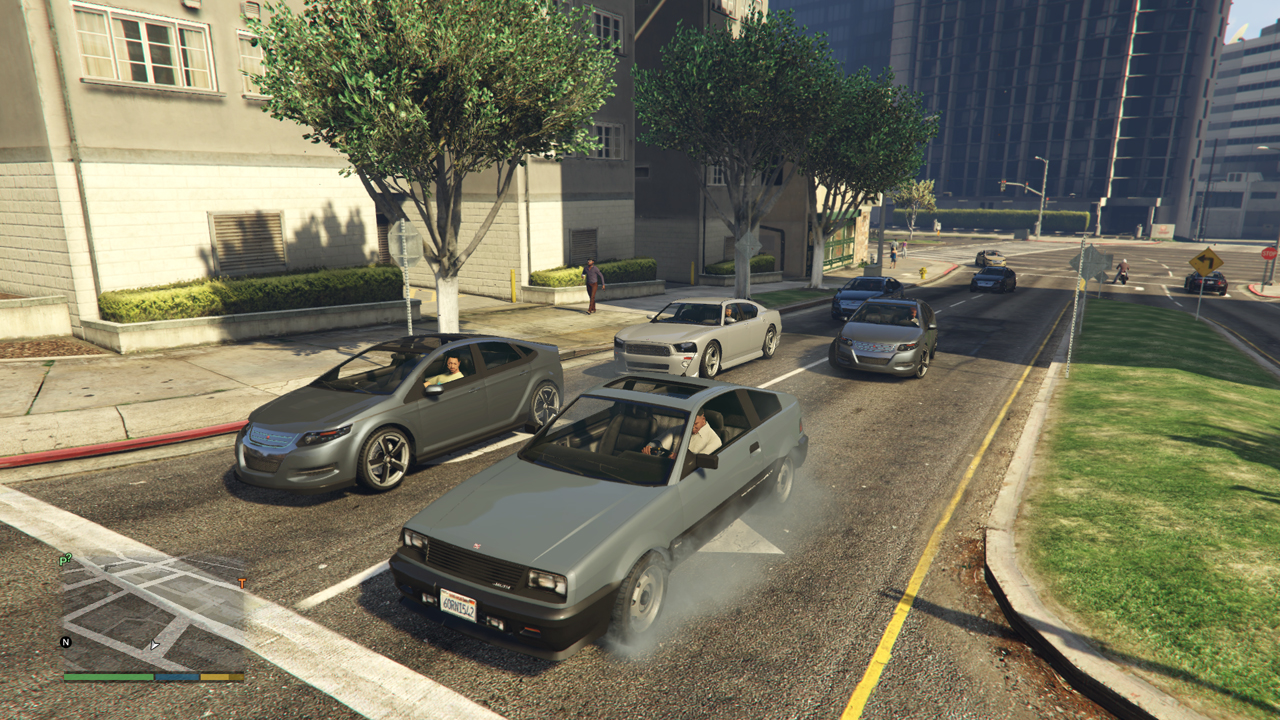Click the N north compass icon
Viewport: 1280px width, 720px height.
click(66, 642)
